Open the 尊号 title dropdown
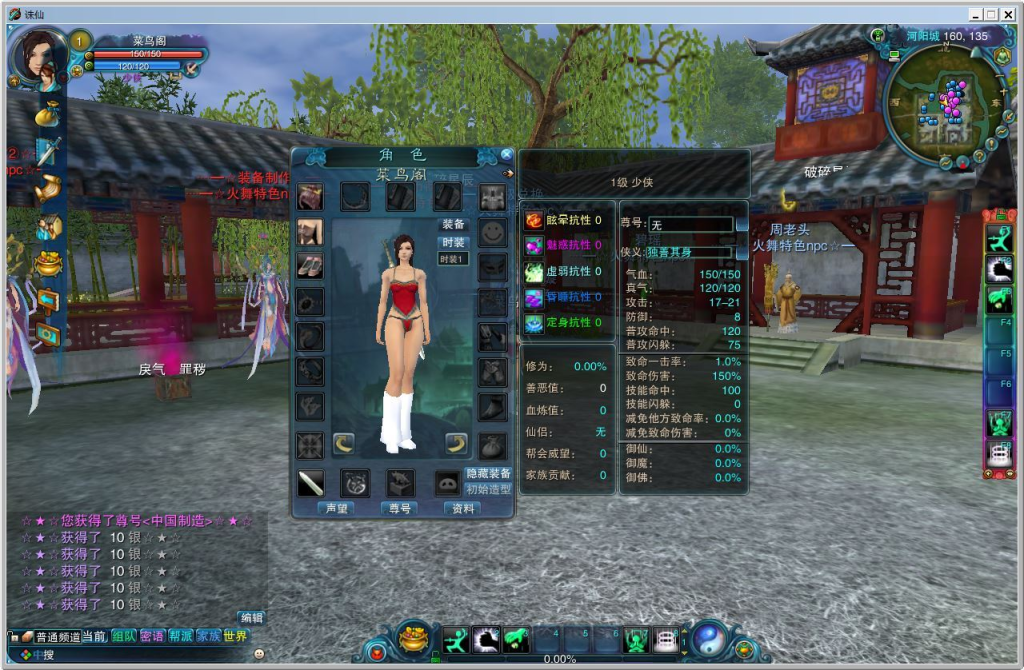 (741, 225)
